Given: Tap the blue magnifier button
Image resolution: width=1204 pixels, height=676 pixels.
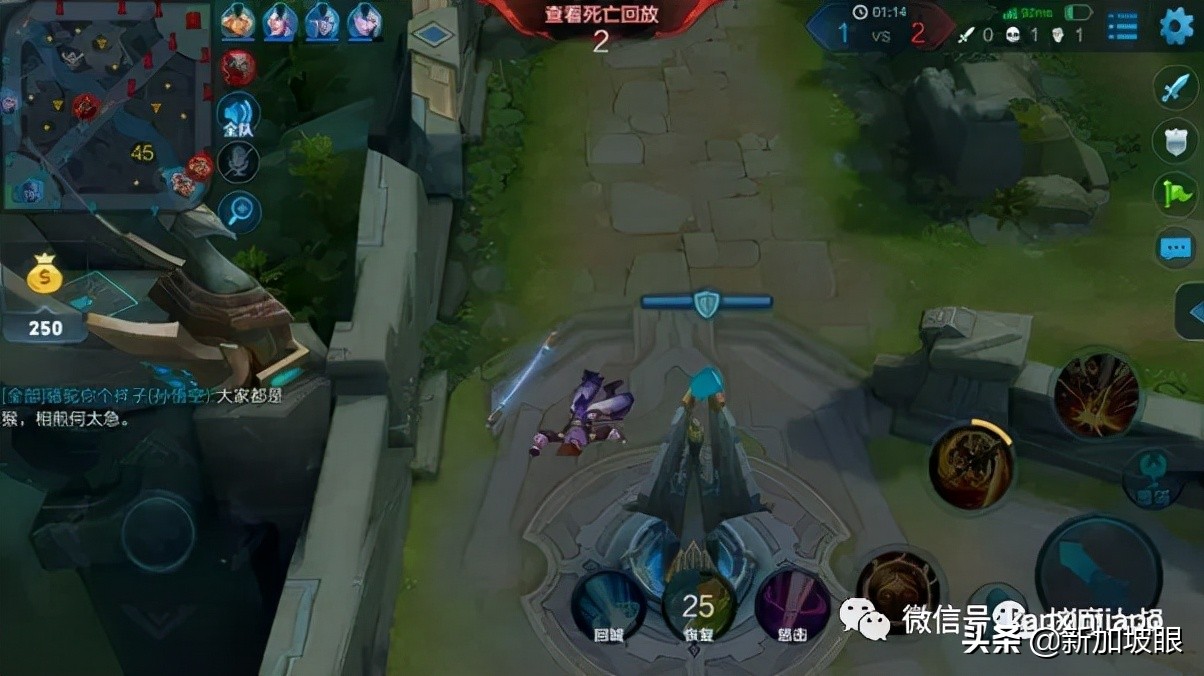Looking at the screenshot, I should click(x=238, y=212).
